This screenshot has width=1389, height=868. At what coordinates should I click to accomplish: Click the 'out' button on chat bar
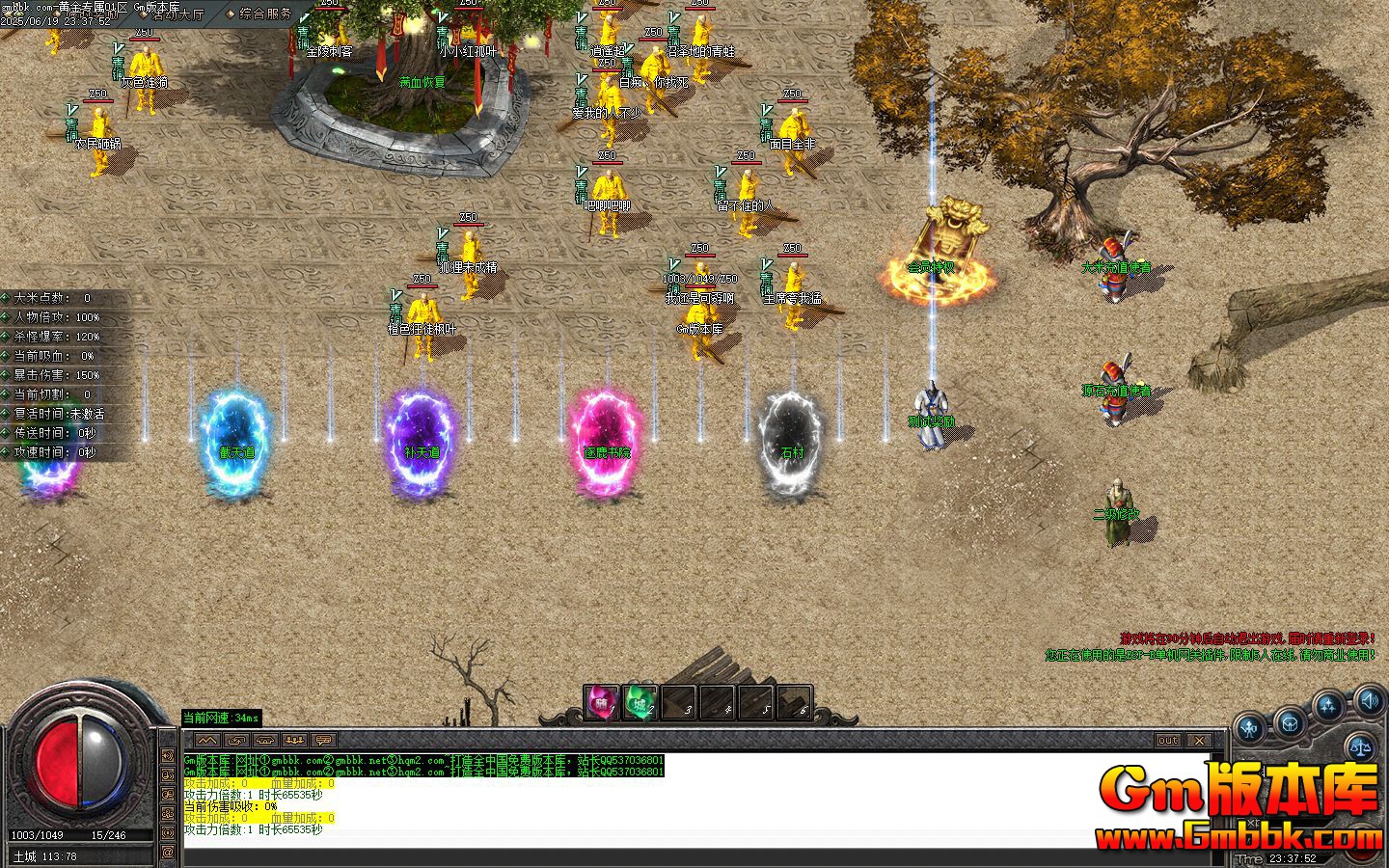pos(1167,740)
